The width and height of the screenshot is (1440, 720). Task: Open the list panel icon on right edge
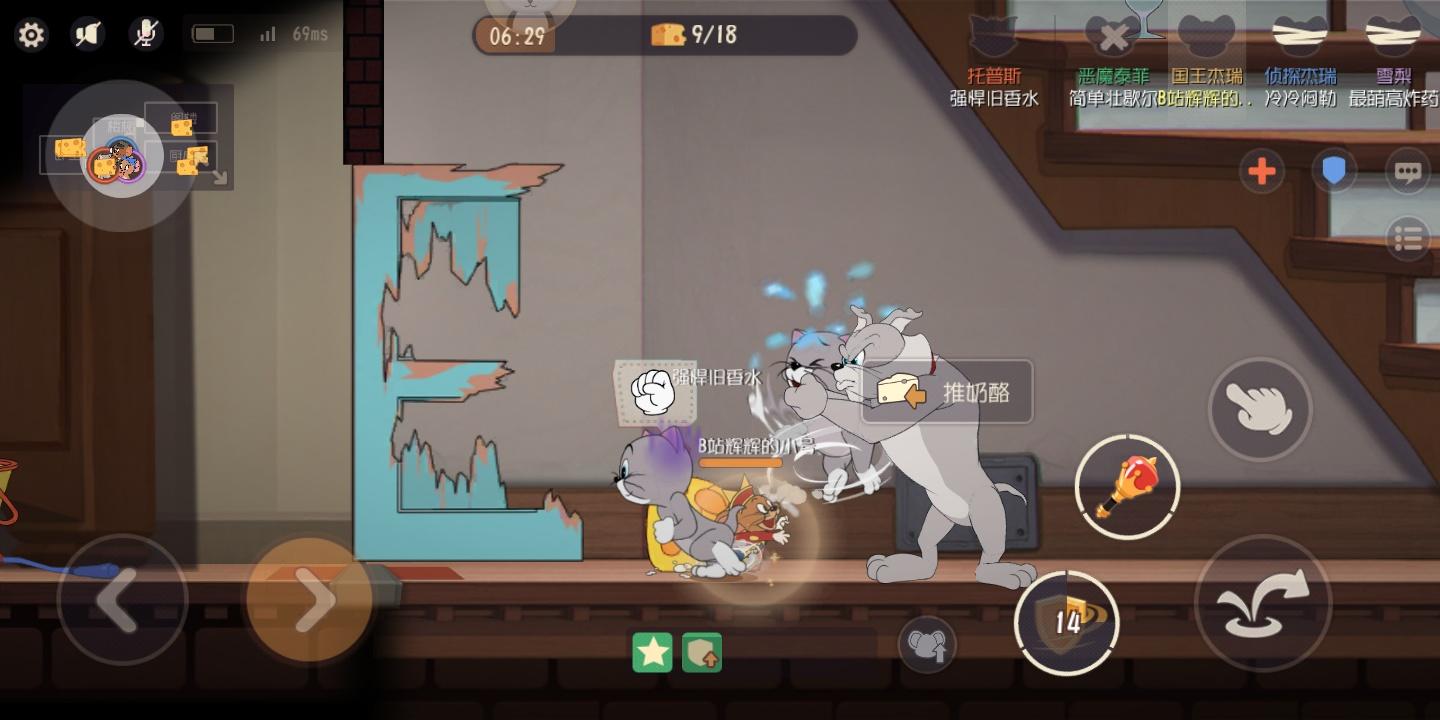[x=1408, y=239]
